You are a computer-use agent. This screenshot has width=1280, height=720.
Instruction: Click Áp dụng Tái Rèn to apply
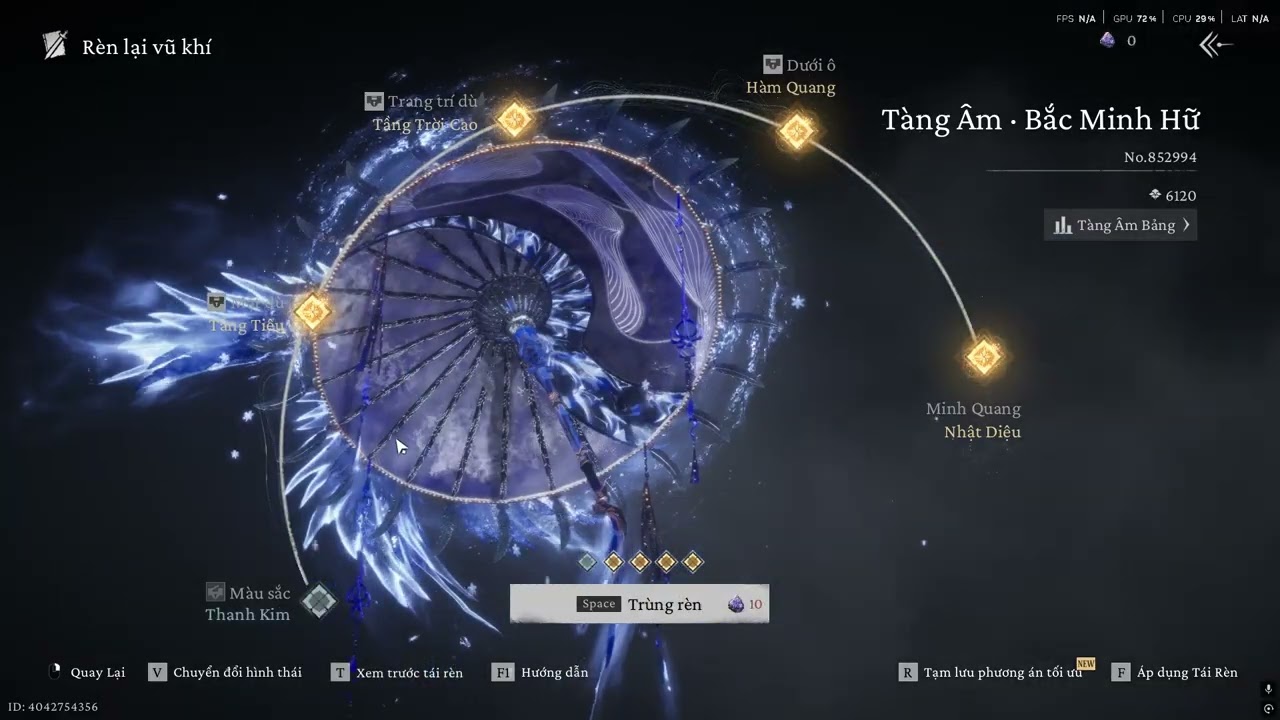click(1175, 672)
